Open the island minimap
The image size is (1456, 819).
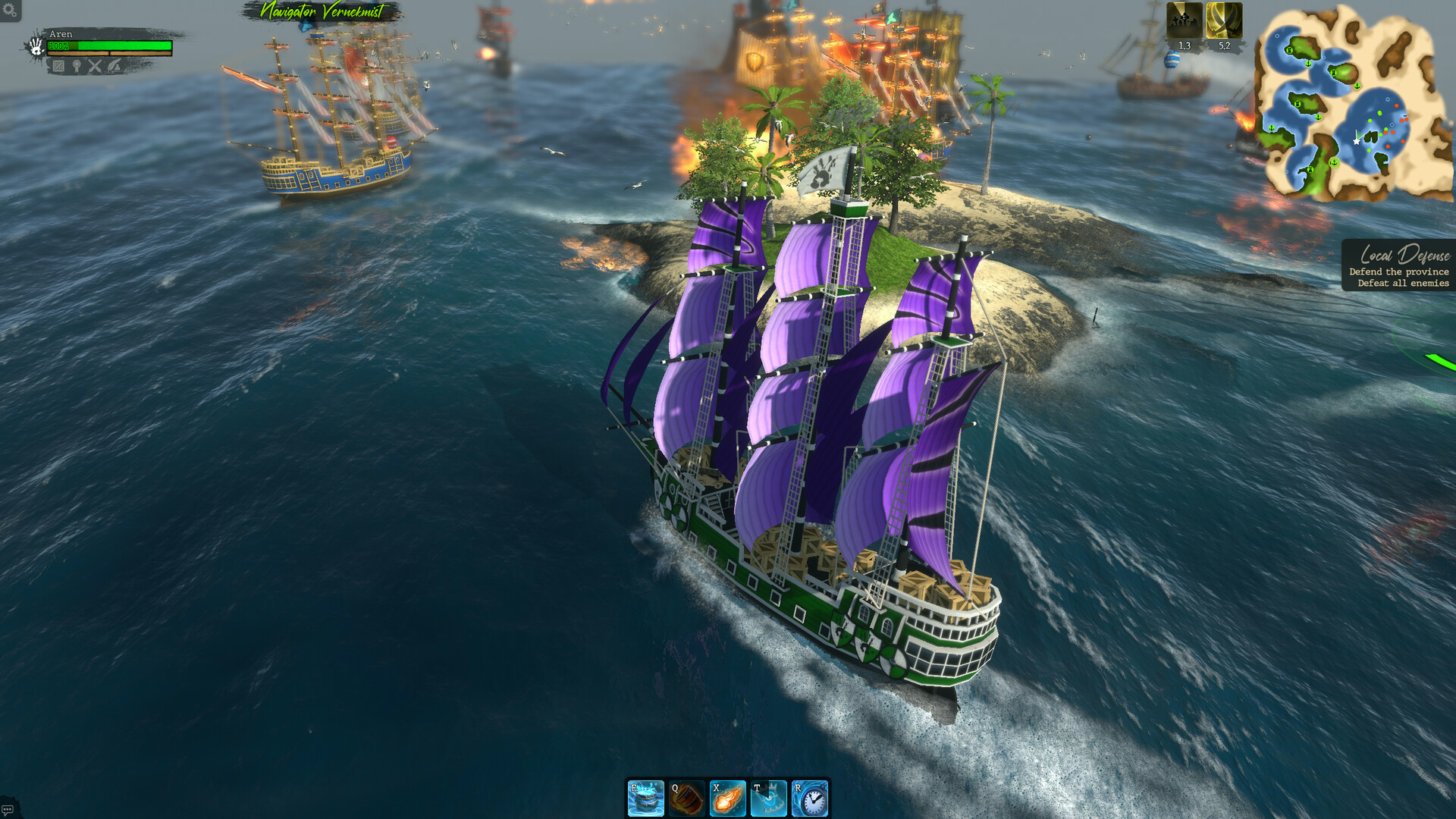(1351, 102)
